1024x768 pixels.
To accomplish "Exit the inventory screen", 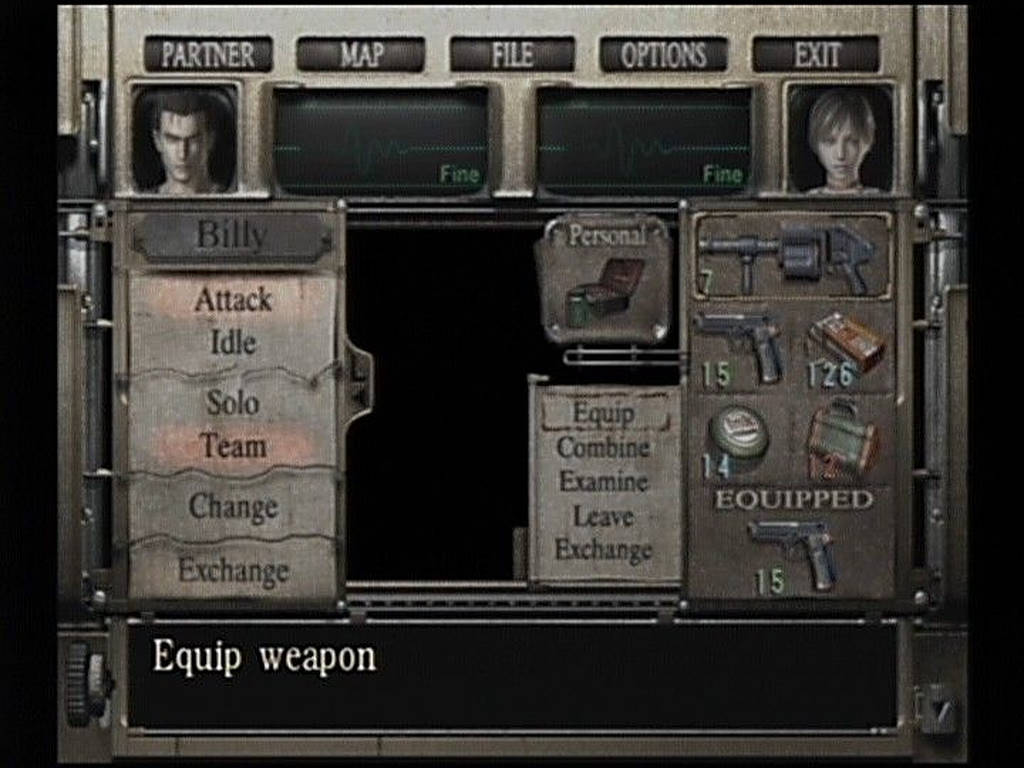I will (816, 54).
